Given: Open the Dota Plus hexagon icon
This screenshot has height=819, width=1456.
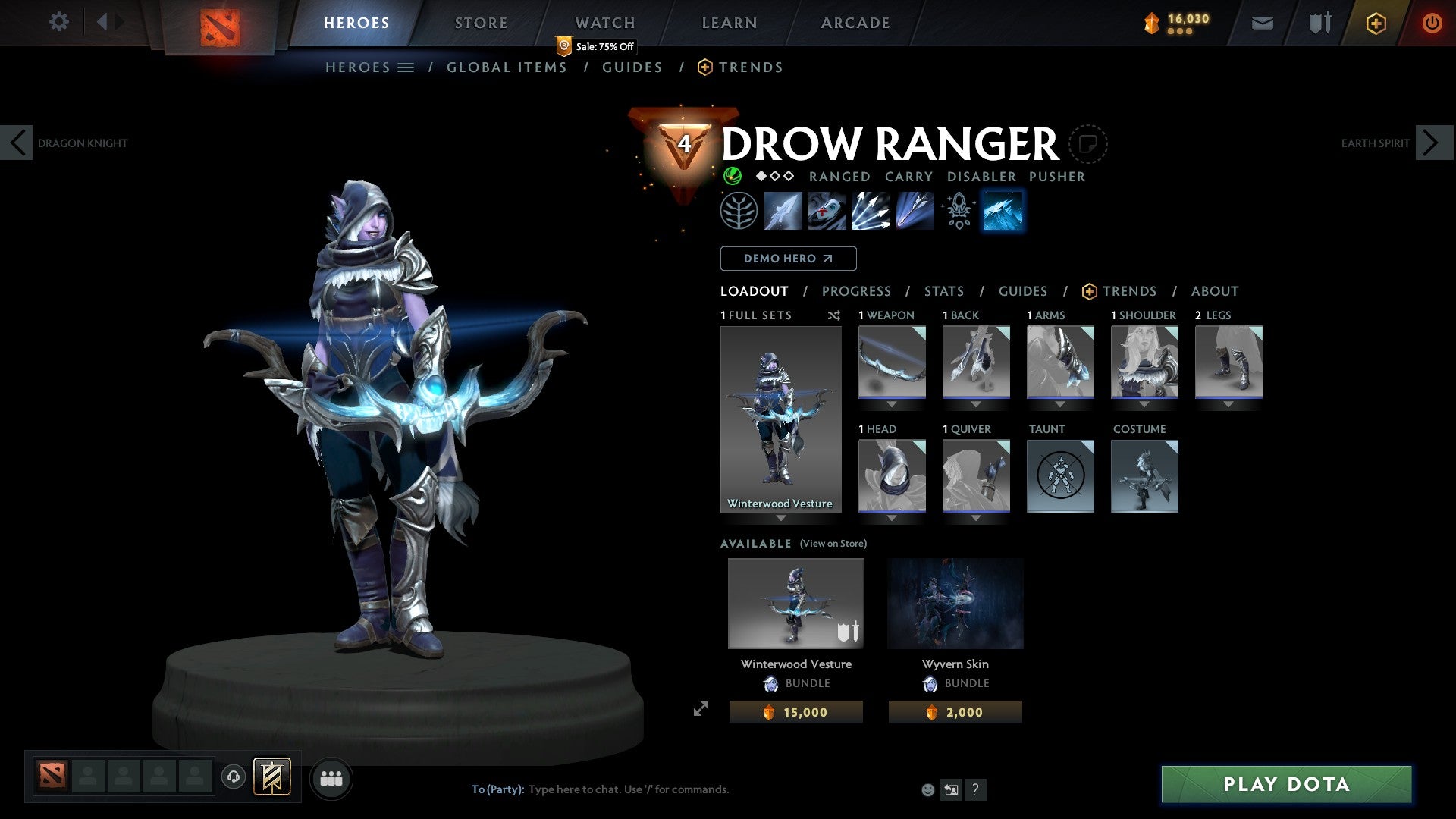Looking at the screenshot, I should pyautogui.click(x=1375, y=23).
